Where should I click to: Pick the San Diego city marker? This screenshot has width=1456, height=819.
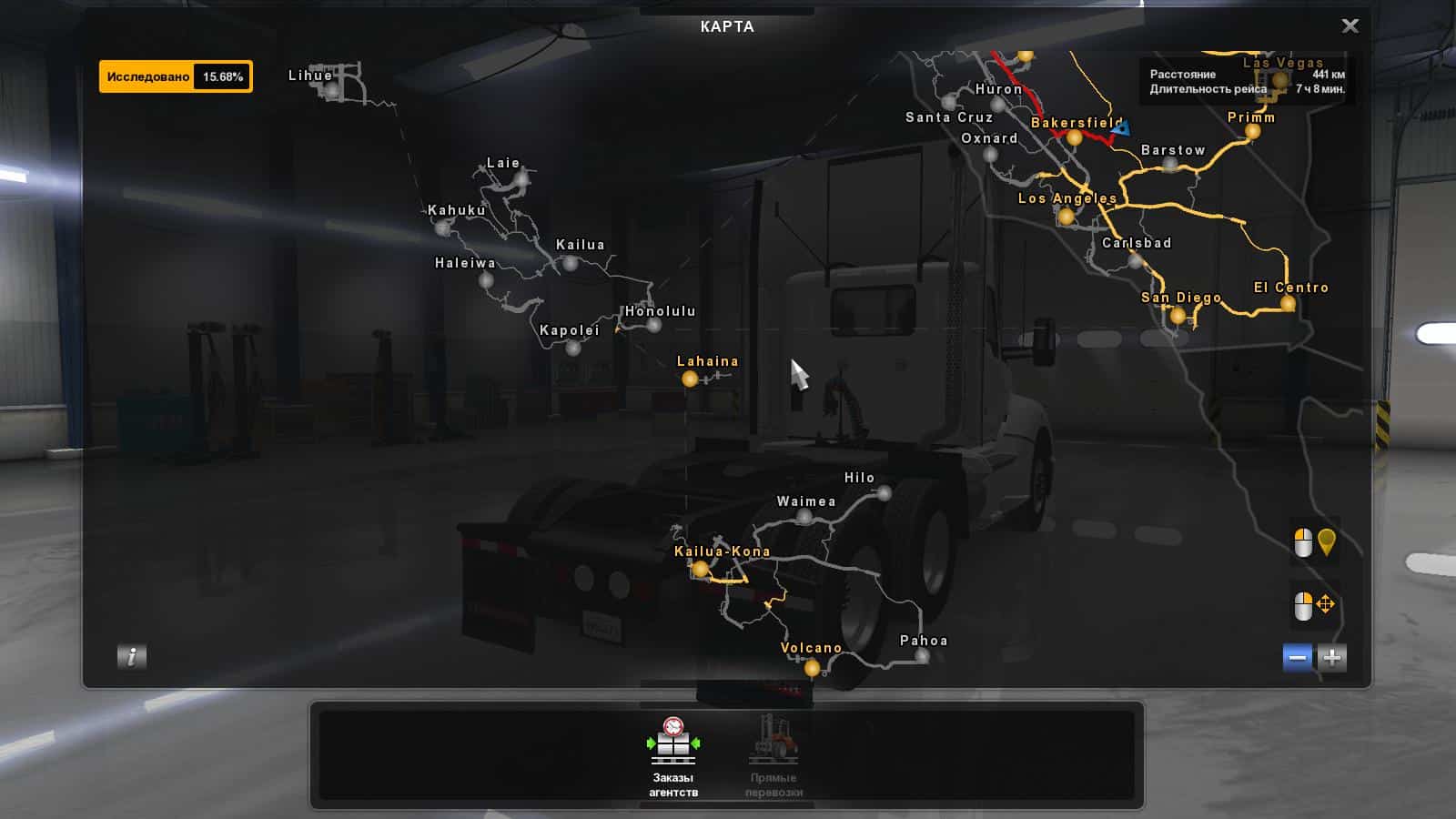pyautogui.click(x=1178, y=316)
